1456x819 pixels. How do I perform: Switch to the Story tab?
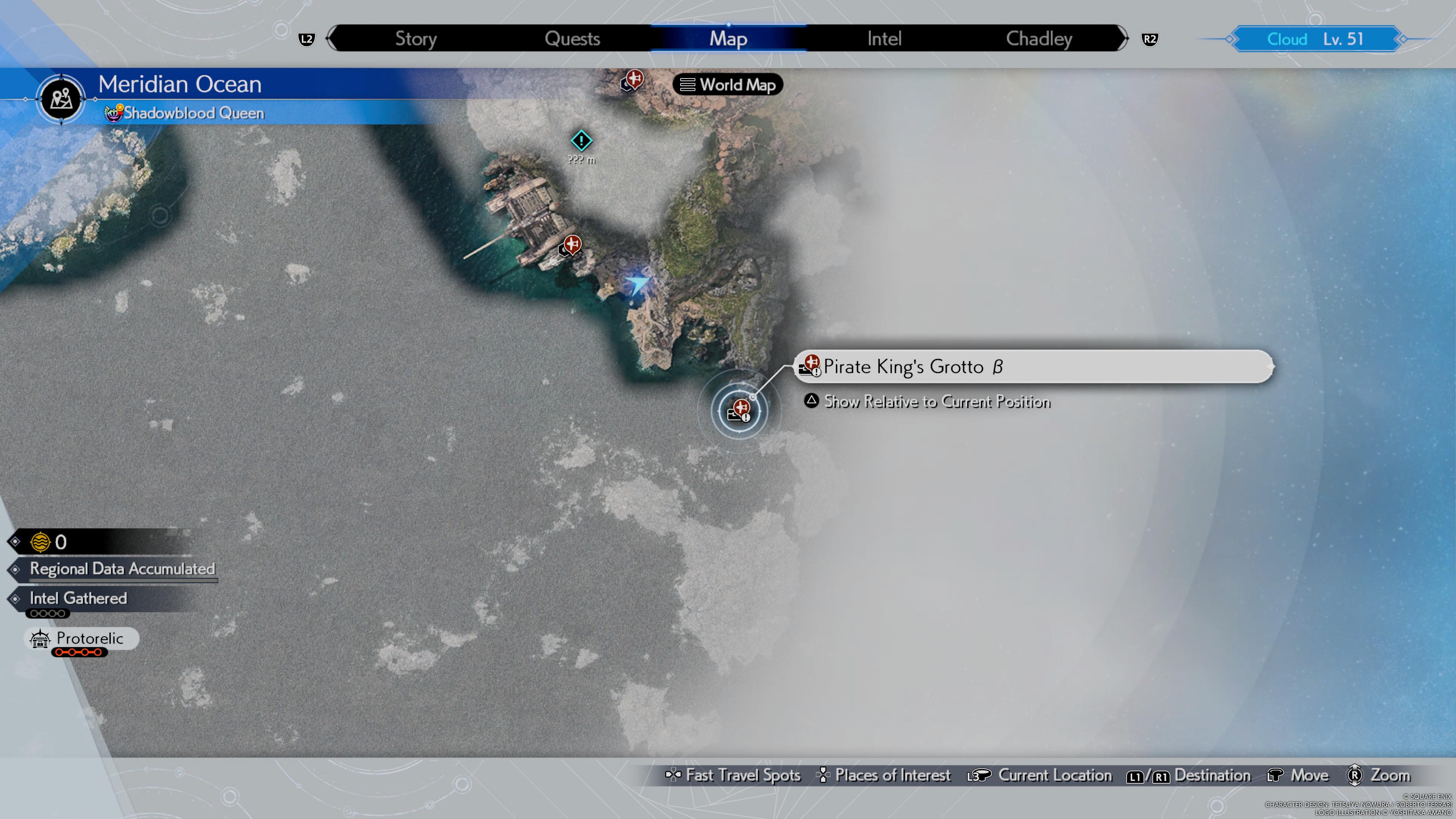(416, 38)
